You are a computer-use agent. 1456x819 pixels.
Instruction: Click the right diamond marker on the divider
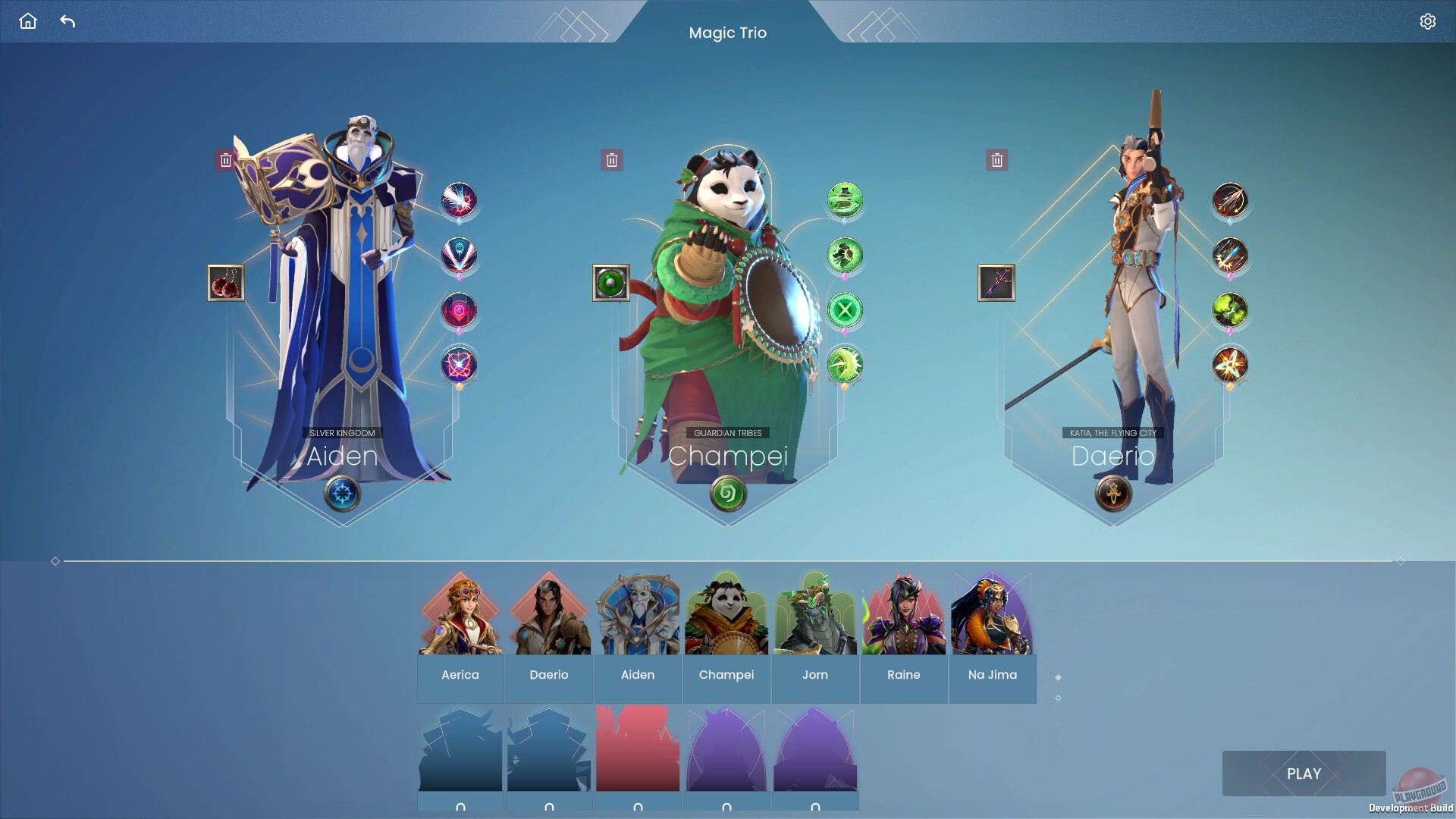(1399, 562)
